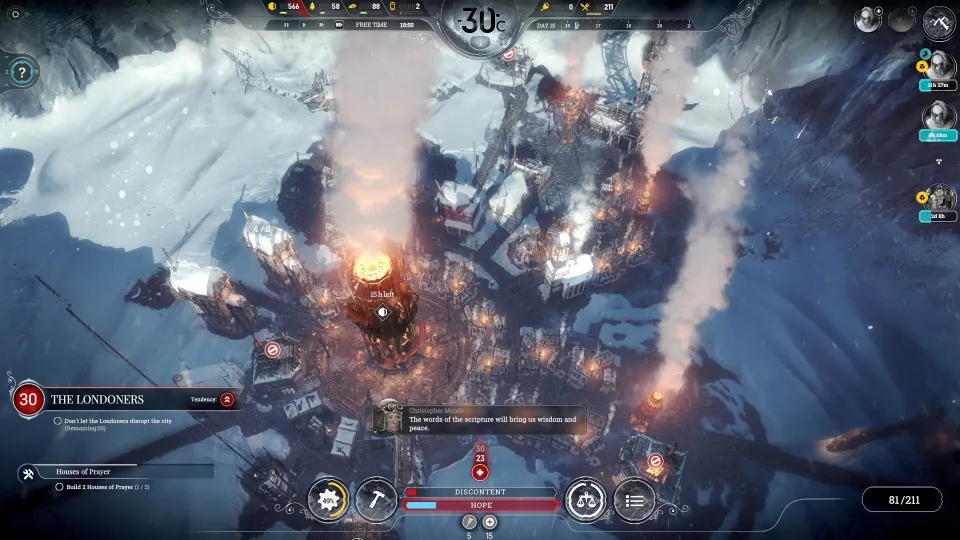
Task: Click the question mark help button
Action: click(x=22, y=71)
